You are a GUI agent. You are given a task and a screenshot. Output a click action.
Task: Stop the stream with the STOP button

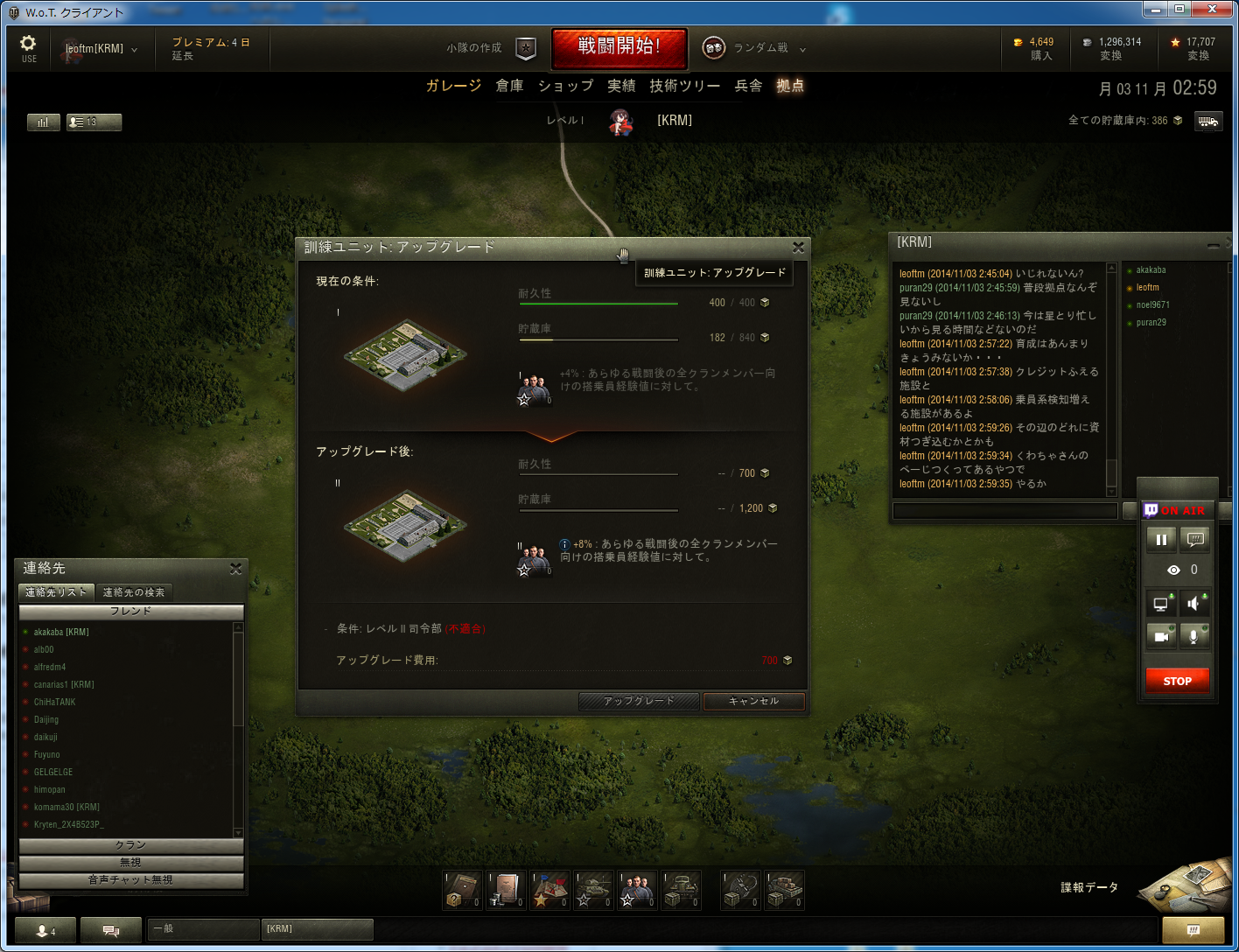click(1177, 681)
